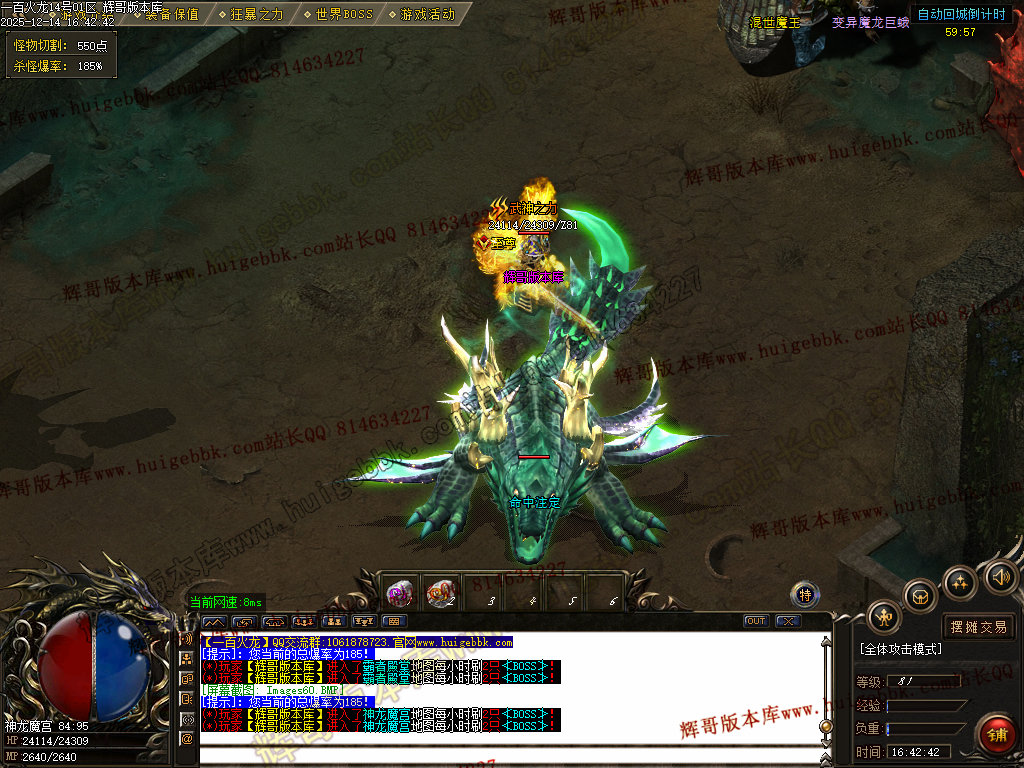Image resolution: width=1024 pixels, height=768 pixels.
Task: Switch the 全体攻击模式 attack mode
Action: (900, 649)
